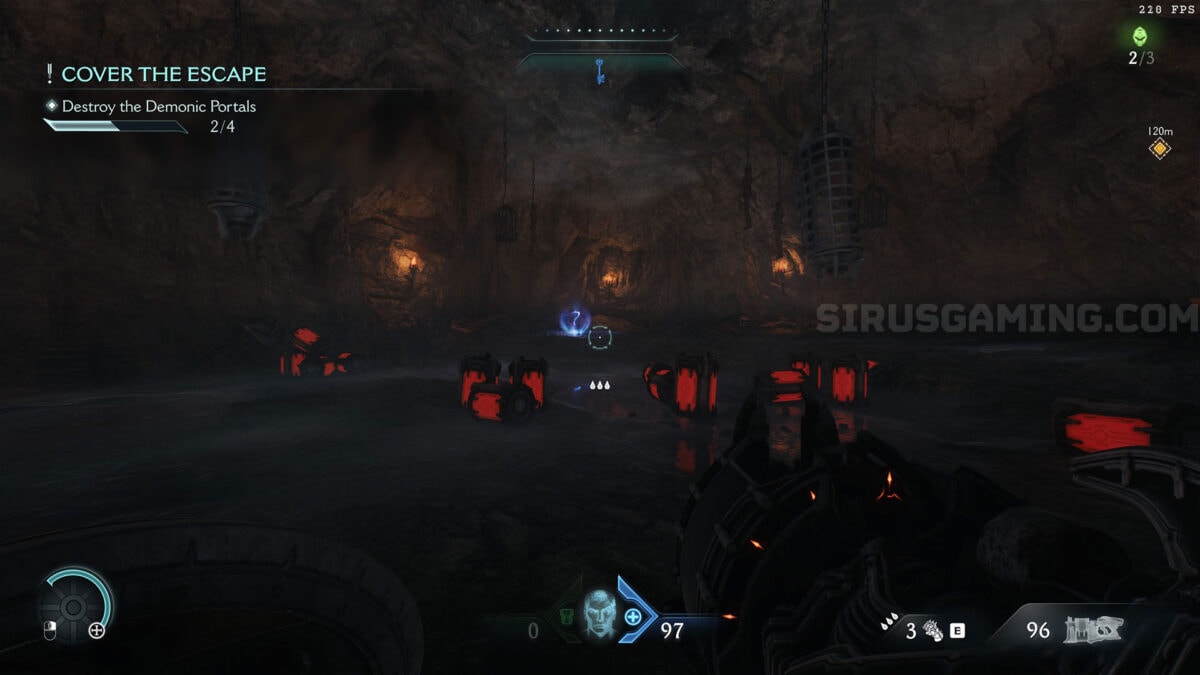This screenshot has height=675, width=1200.
Task: Select the equipped weapon icon
Action: [x=1093, y=629]
